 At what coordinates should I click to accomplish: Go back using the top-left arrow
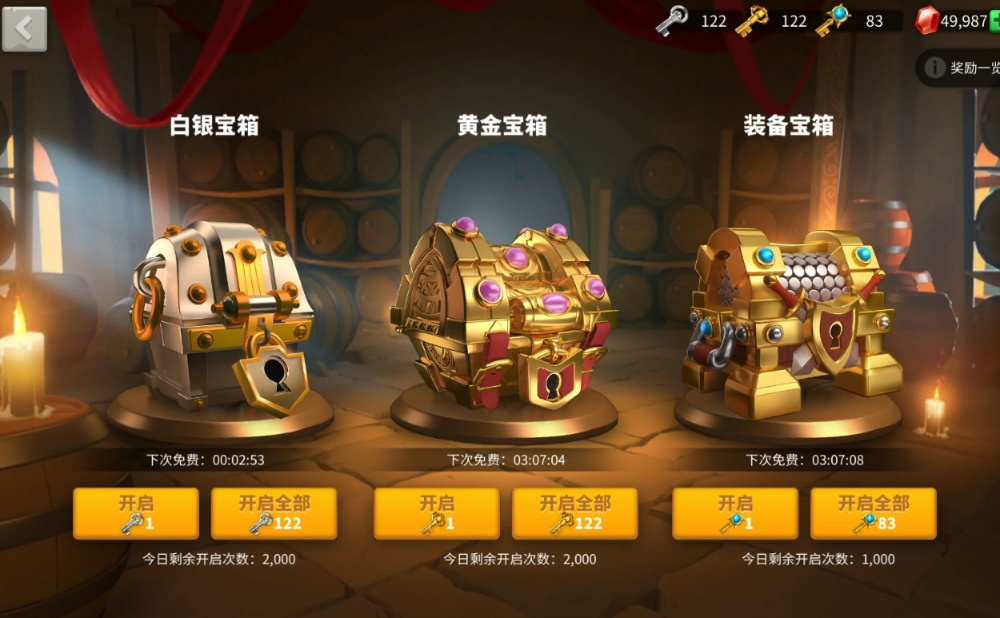[24, 28]
